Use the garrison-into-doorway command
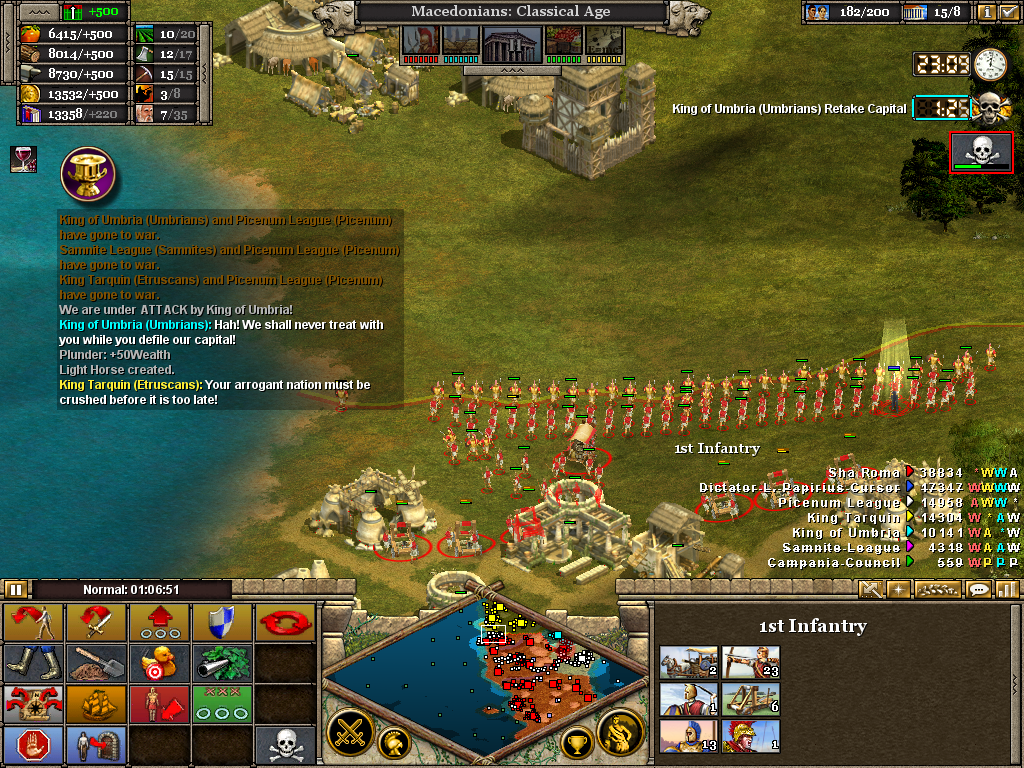The height and width of the screenshot is (768, 1024). pos(97,745)
